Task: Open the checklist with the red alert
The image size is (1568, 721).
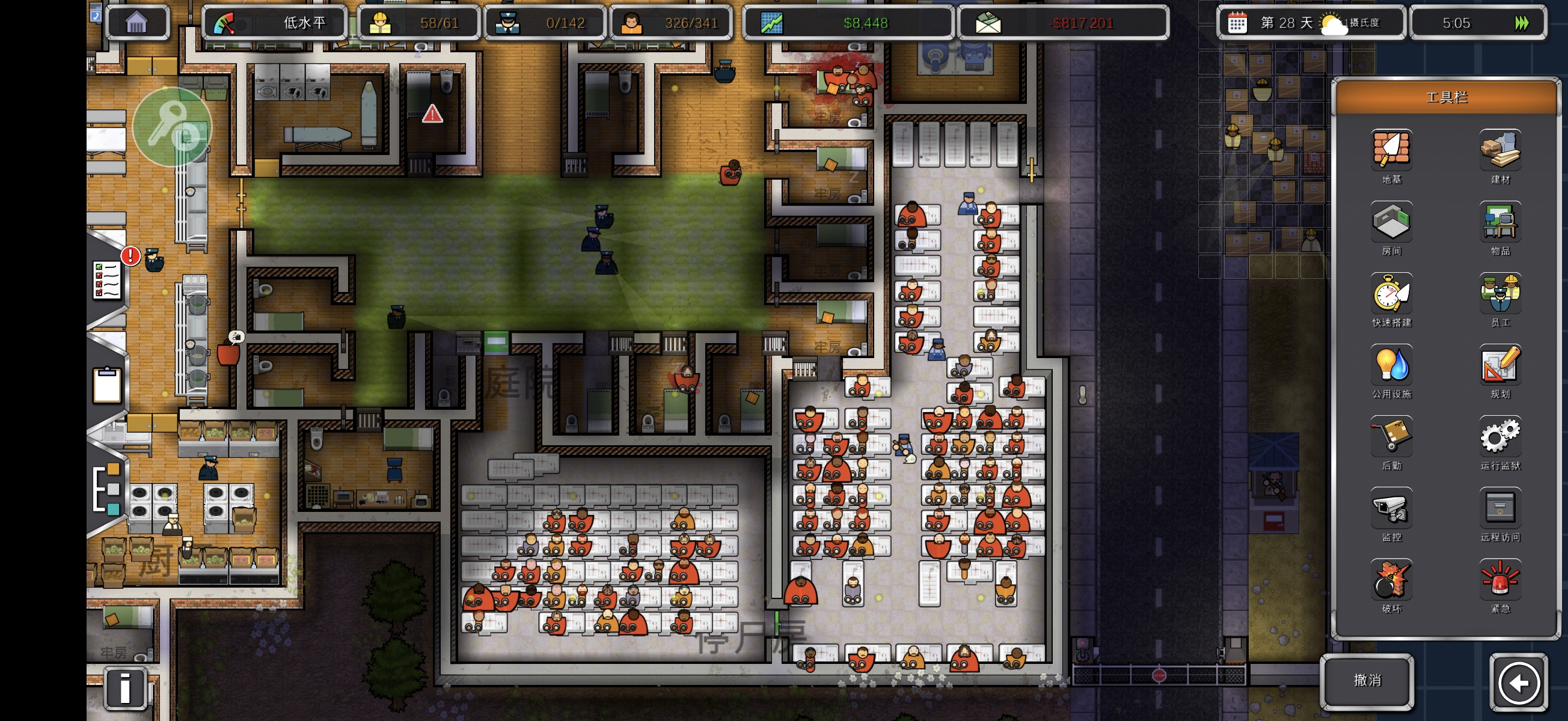Action: 108,280
